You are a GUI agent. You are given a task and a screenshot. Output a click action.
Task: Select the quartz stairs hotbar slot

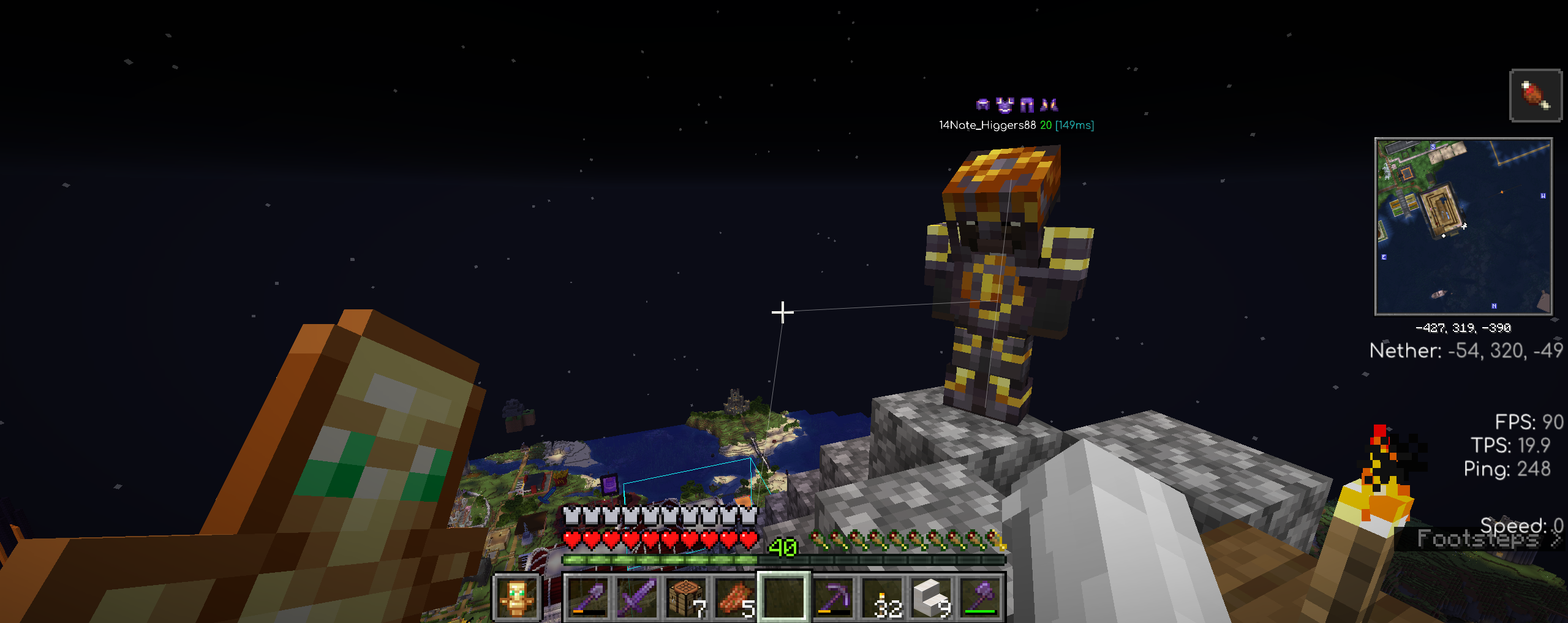[x=932, y=597]
